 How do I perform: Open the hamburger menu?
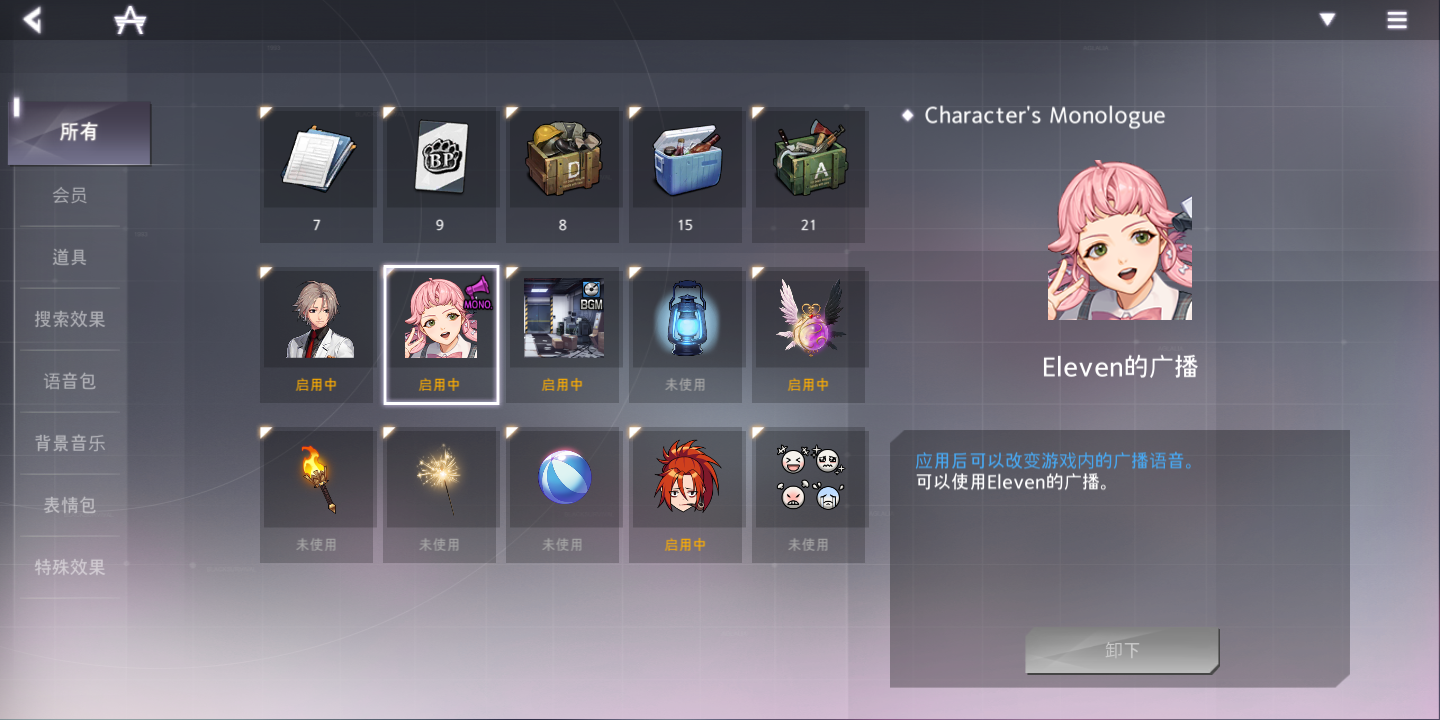[x=1397, y=19]
